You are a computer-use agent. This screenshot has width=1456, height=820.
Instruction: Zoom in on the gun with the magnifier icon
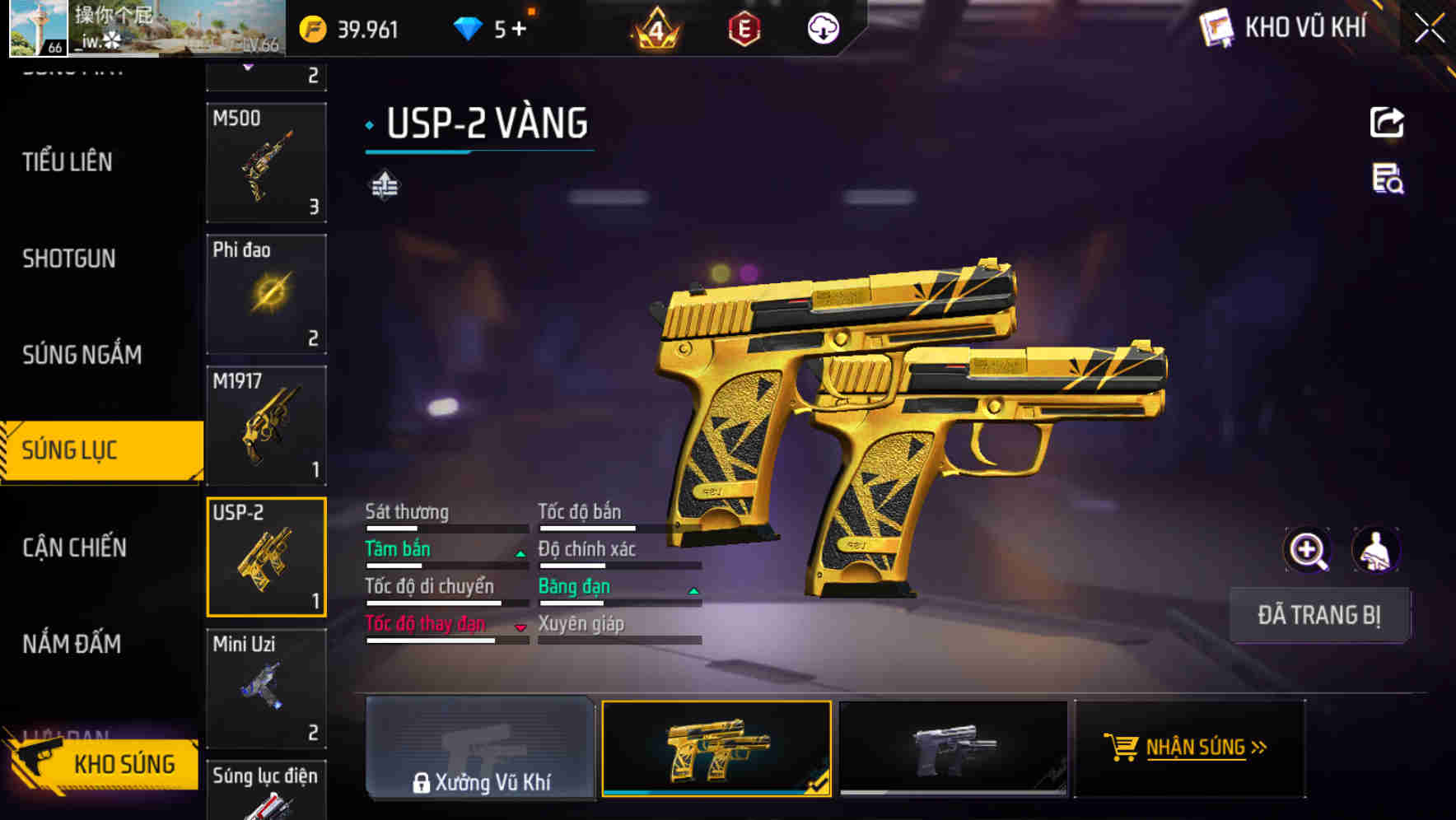pos(1306,549)
